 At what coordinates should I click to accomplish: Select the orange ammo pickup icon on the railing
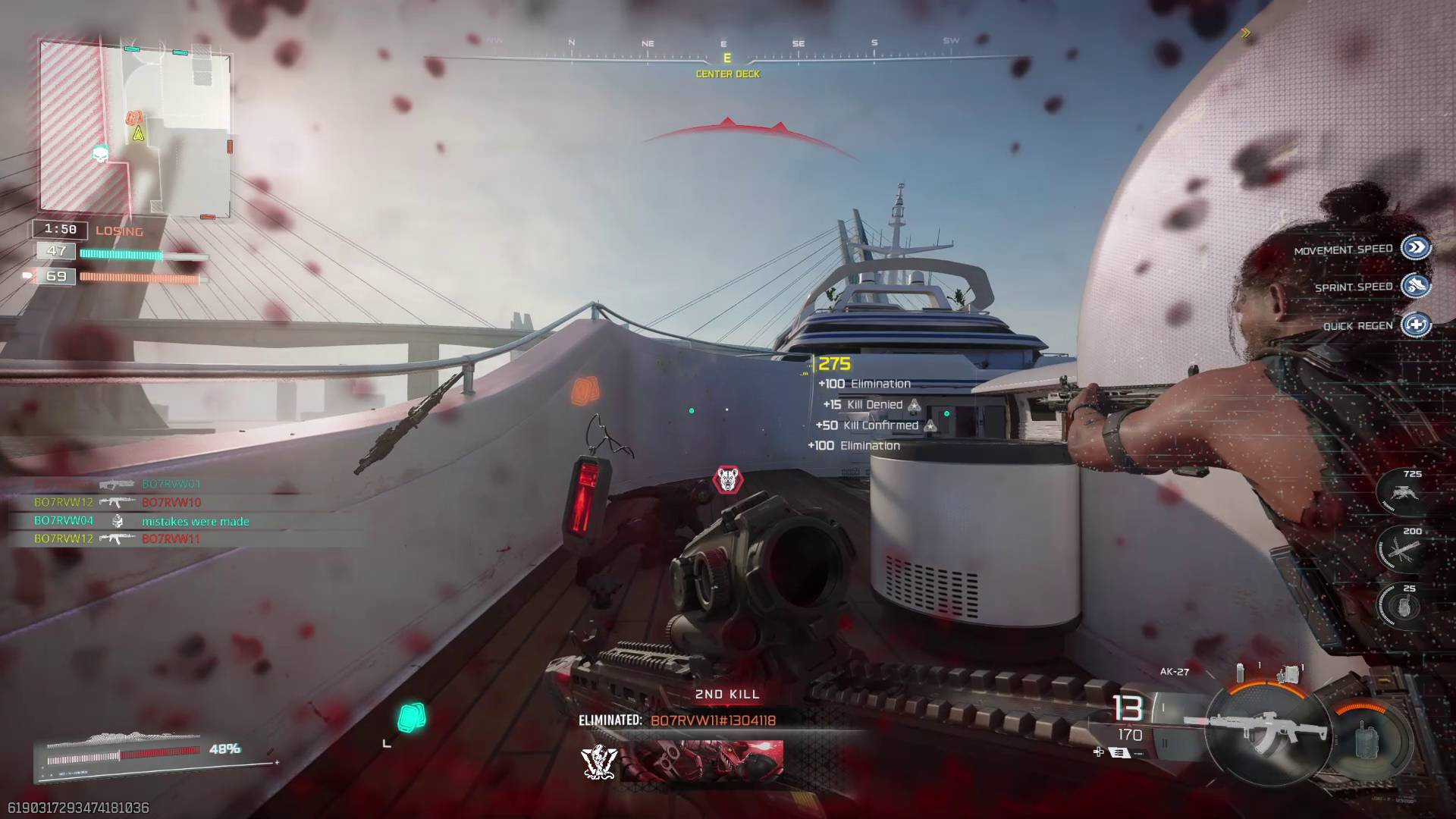(x=584, y=389)
